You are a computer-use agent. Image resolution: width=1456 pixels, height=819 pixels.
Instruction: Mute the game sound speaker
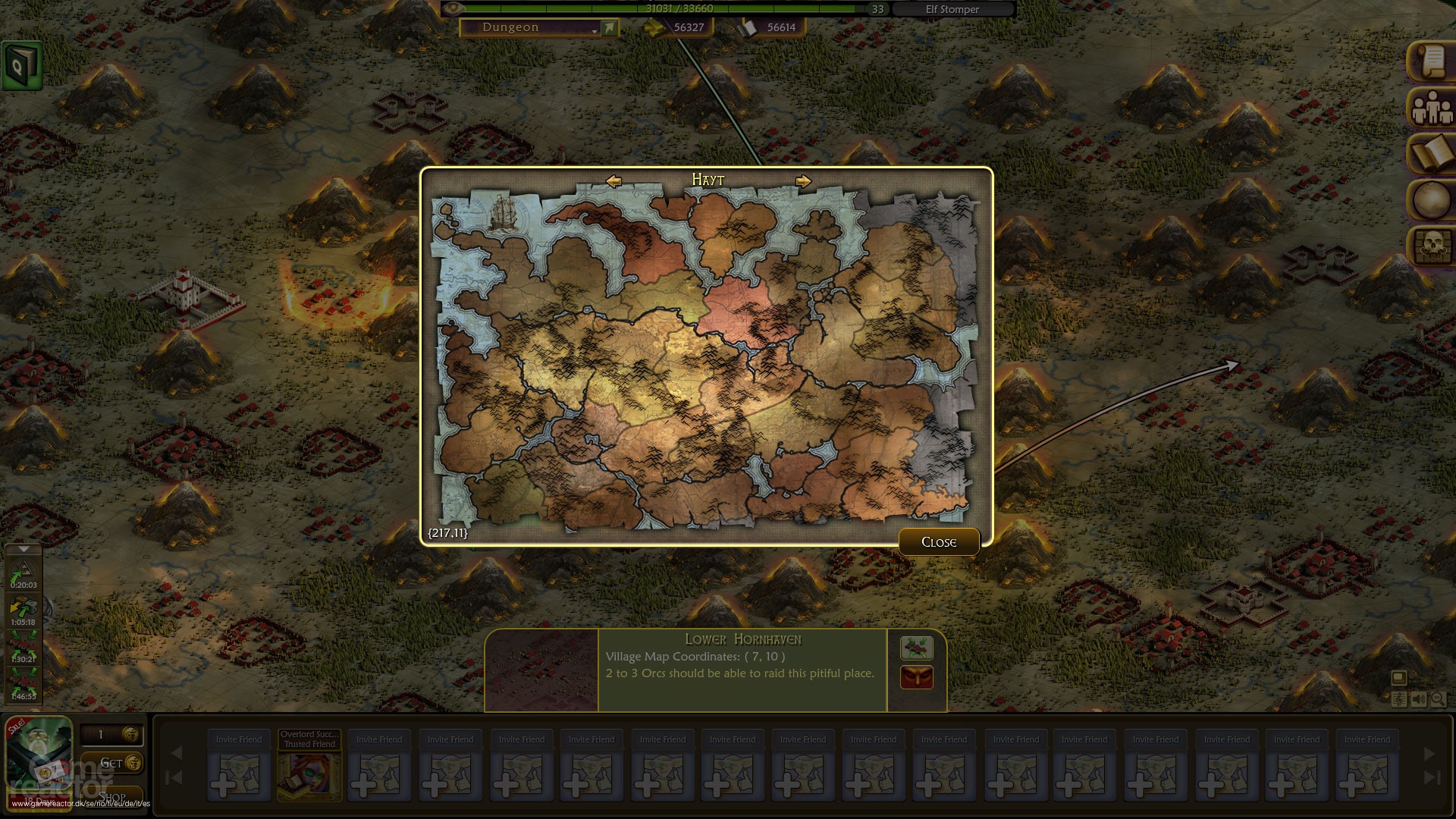(1419, 699)
